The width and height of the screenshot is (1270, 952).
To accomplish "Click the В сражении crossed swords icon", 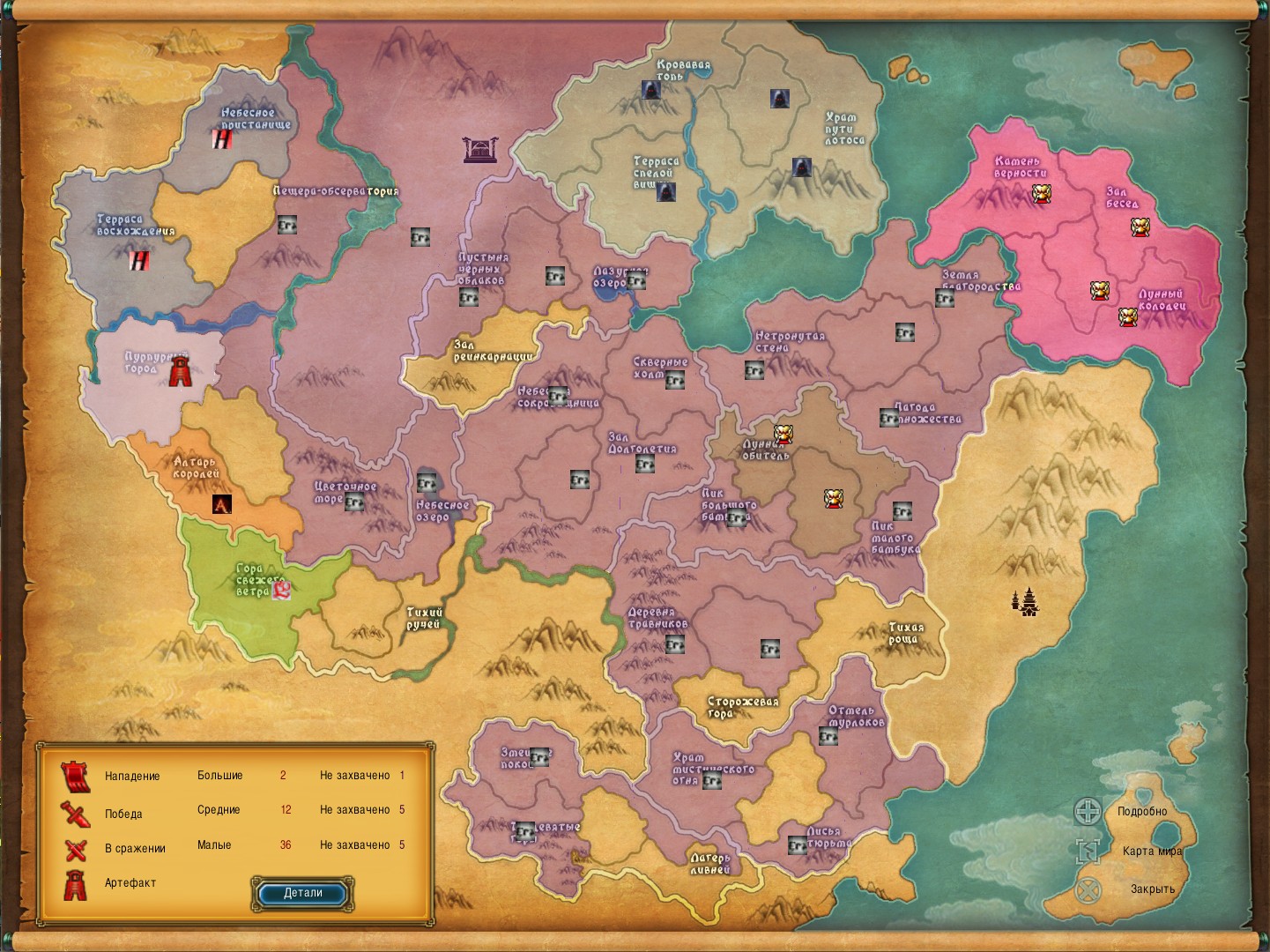I will (76, 846).
